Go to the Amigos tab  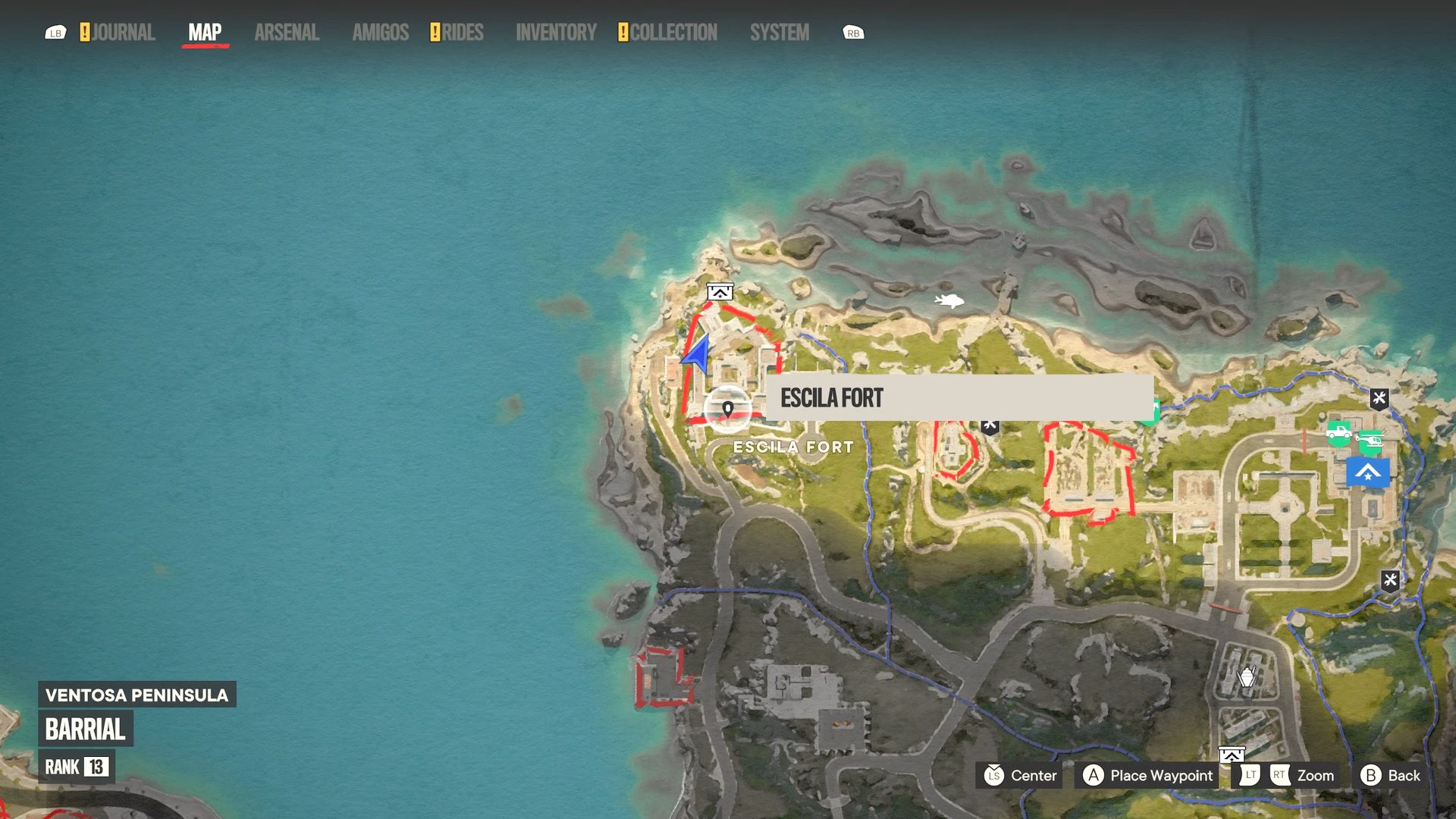[x=380, y=33]
